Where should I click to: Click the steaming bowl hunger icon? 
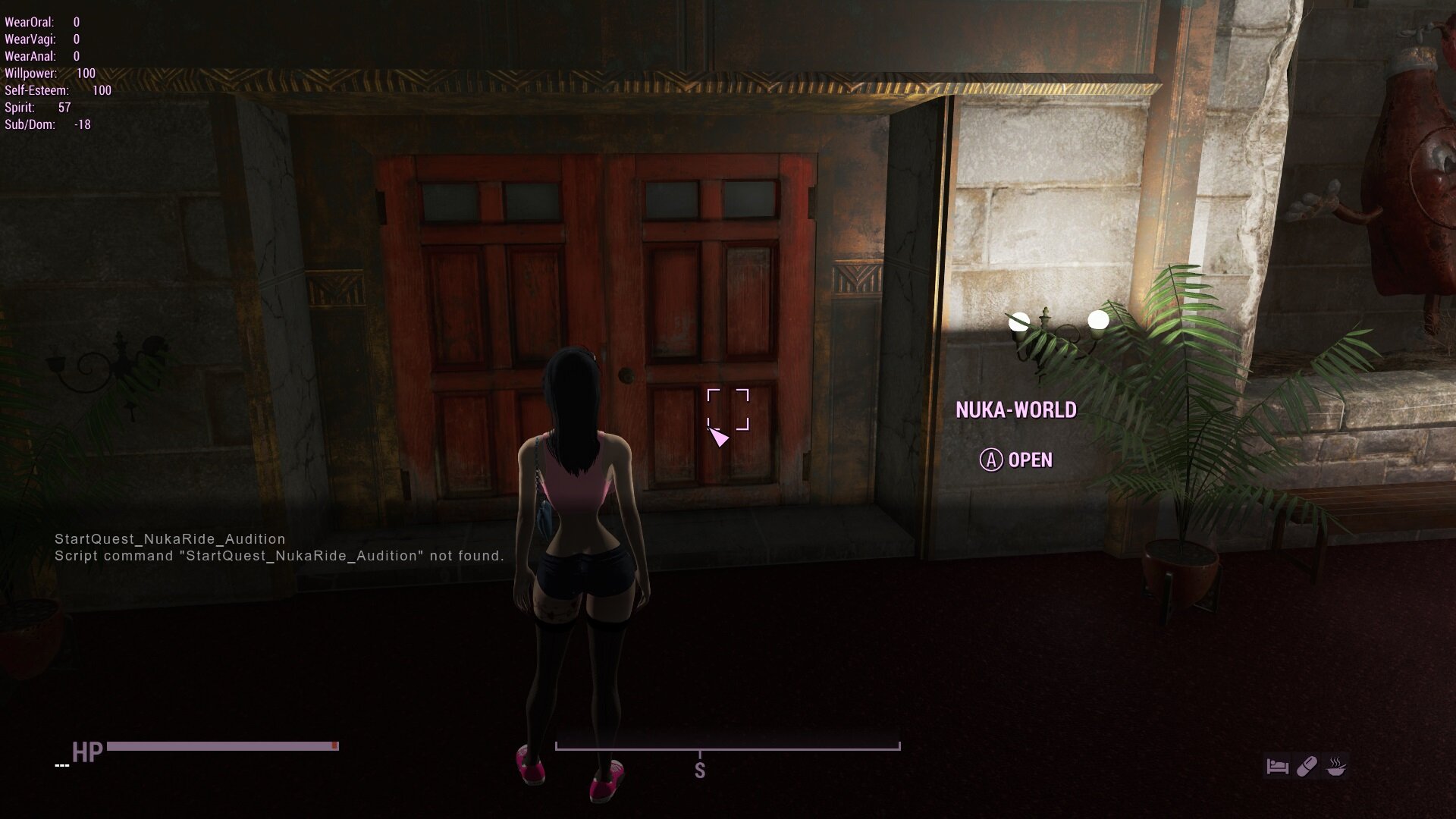pos(1336,767)
